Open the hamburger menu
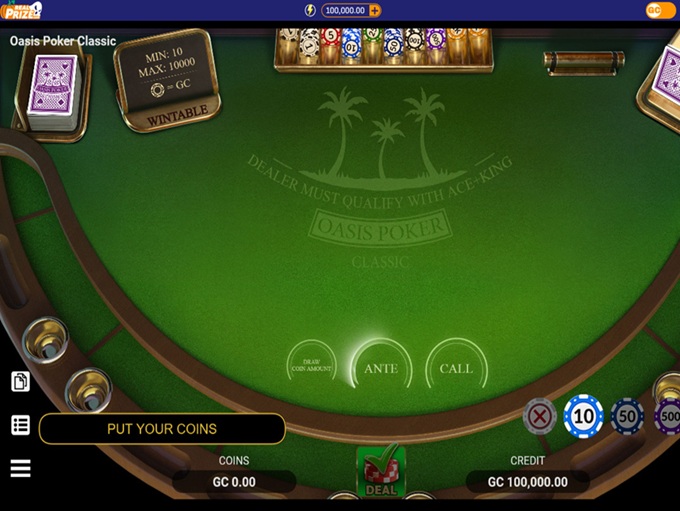This screenshot has height=511, width=680. [20, 468]
